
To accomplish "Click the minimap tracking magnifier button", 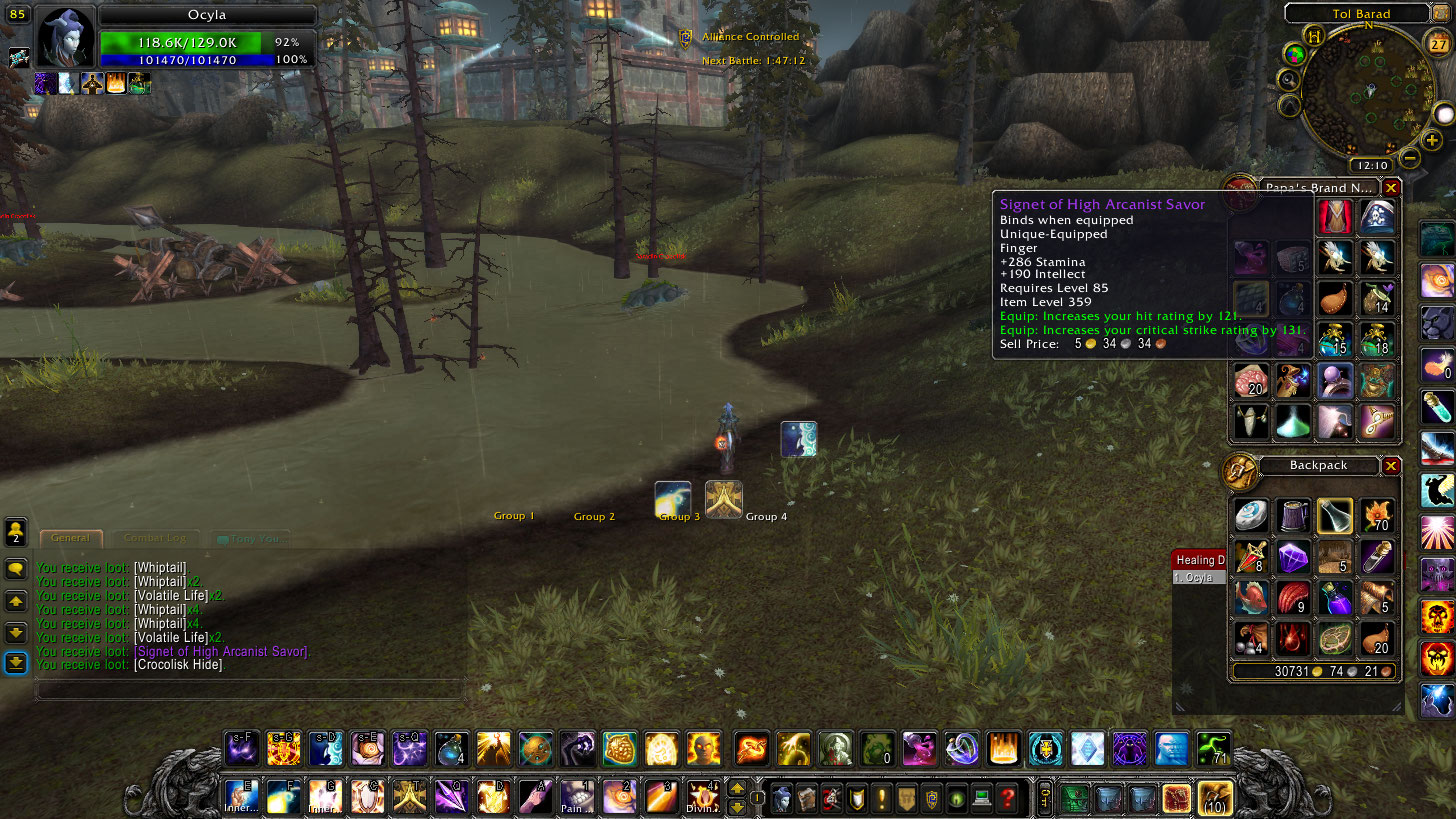I will (1289, 80).
